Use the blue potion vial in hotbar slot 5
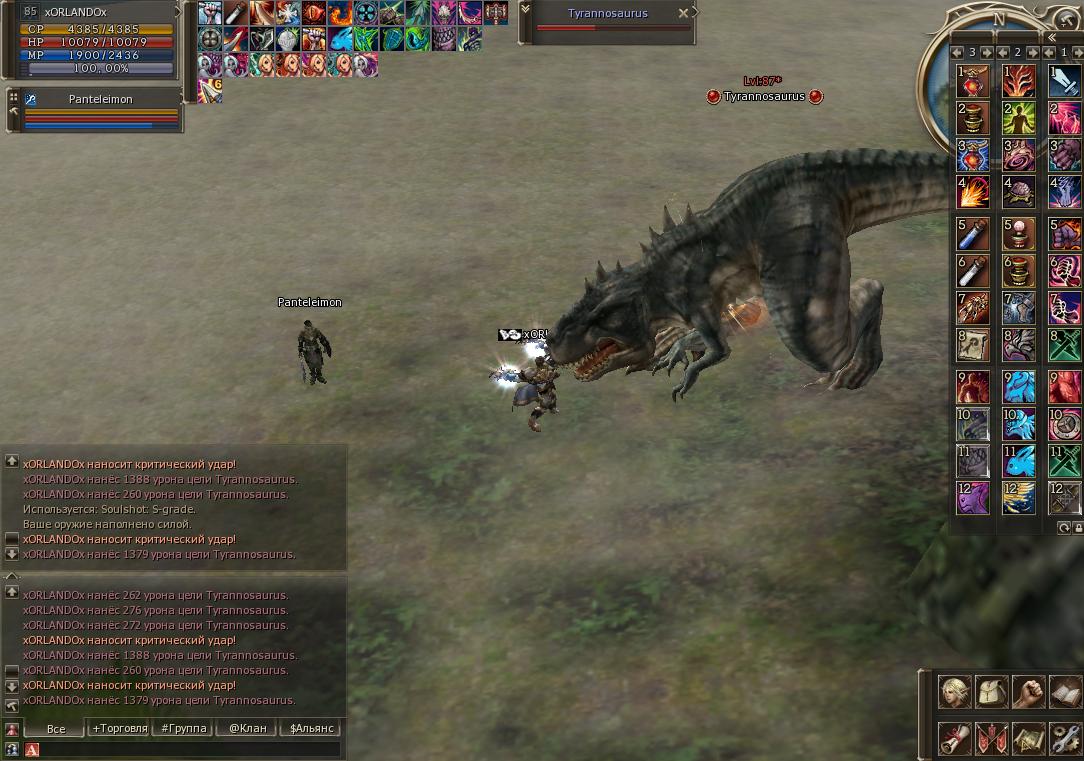The image size is (1084, 761). click(973, 234)
